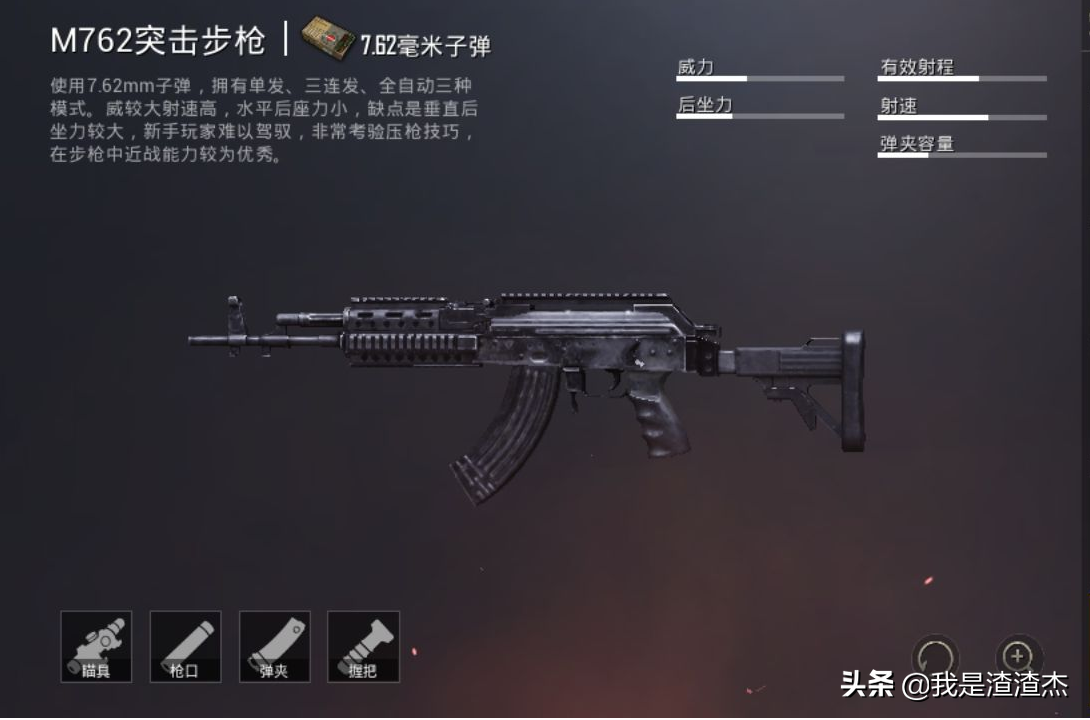Zoom in with the plus magnifier button
Screen dimensions: 1090x720
1019,656
